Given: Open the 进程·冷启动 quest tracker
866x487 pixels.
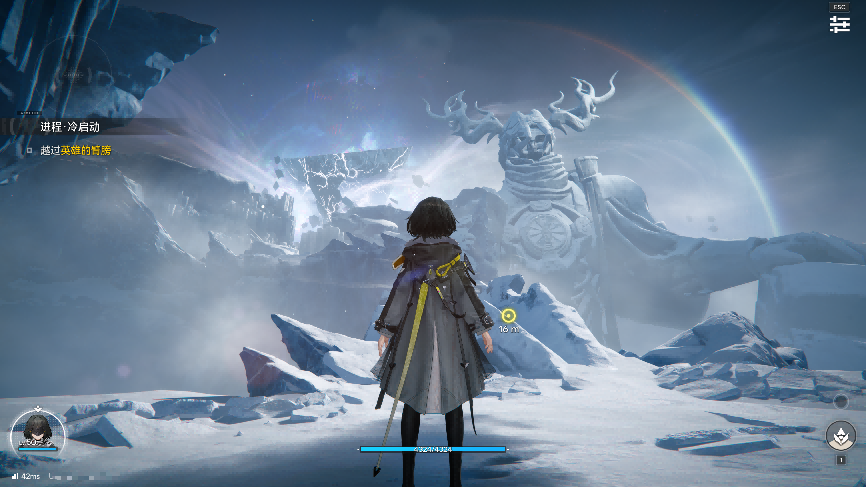Looking at the screenshot, I should click(70, 127).
